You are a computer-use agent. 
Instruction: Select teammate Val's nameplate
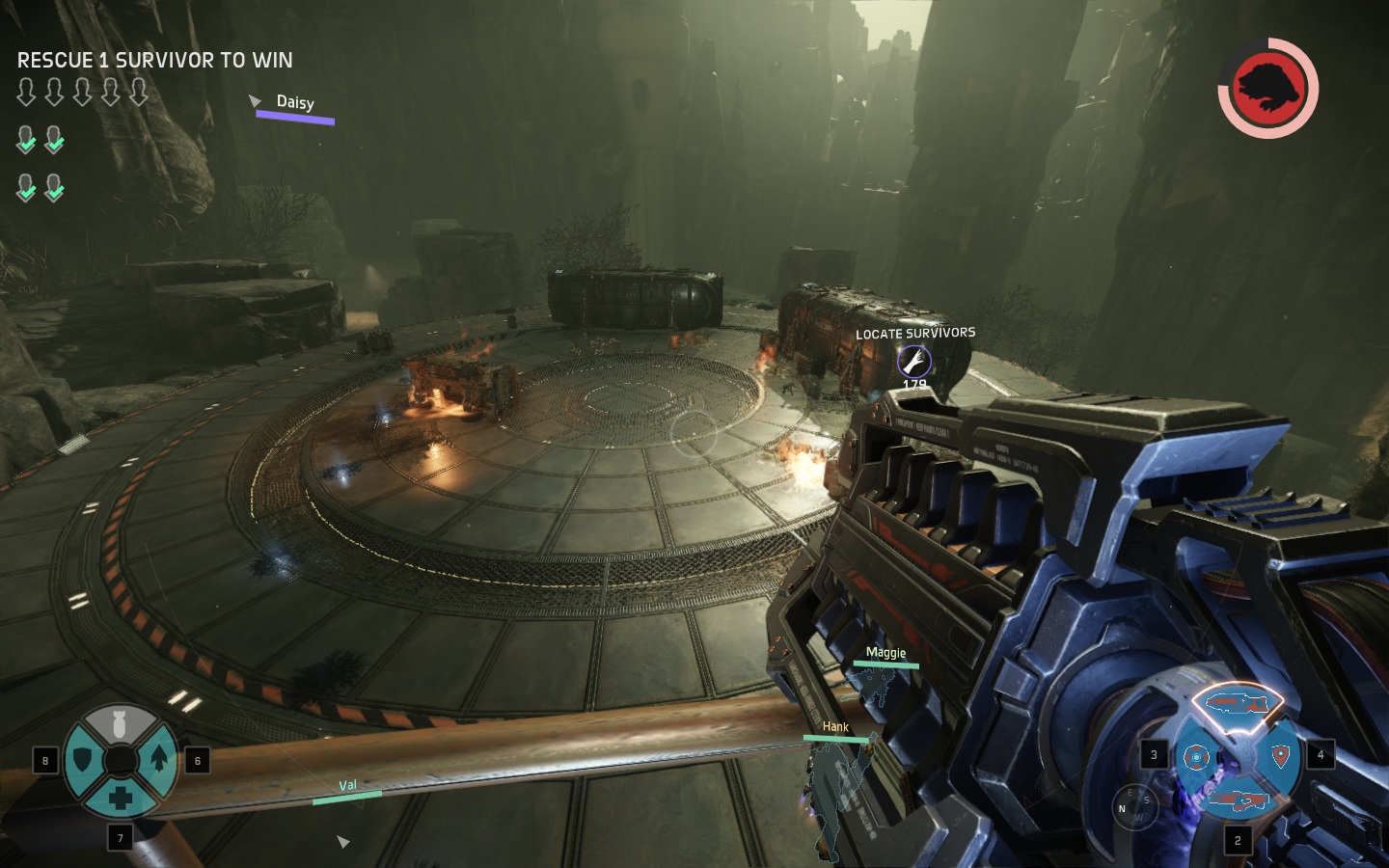click(347, 786)
